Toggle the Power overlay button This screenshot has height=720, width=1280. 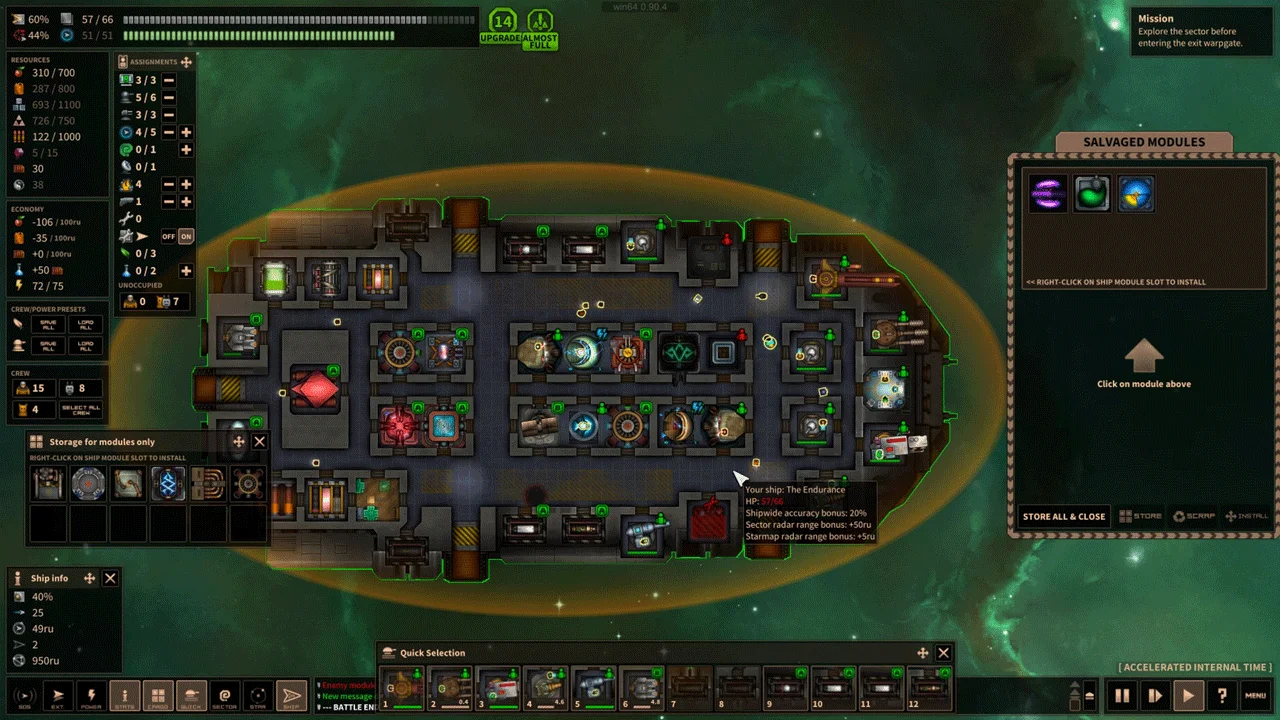pos(91,695)
